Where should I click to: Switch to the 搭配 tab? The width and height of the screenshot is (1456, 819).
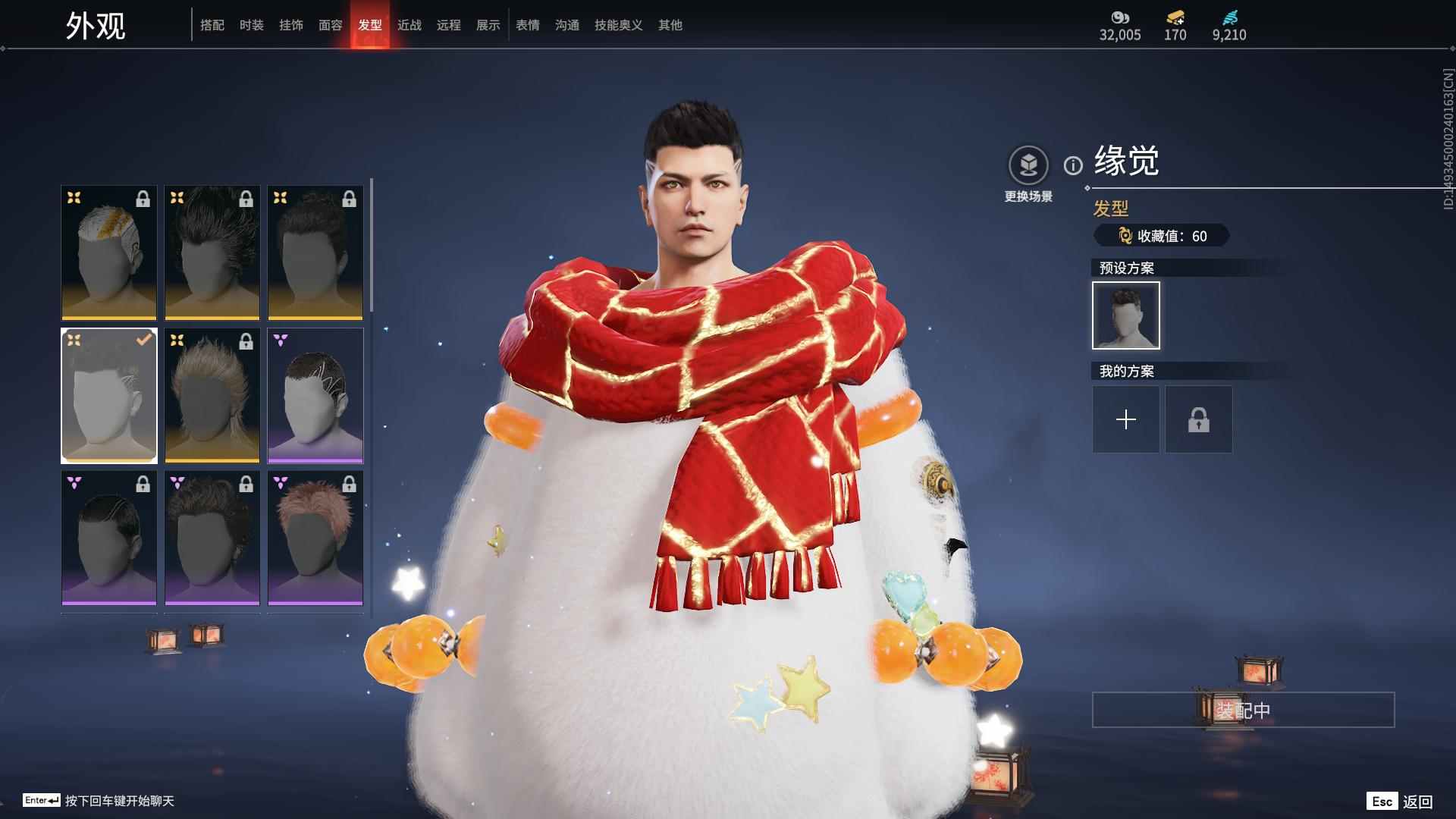212,25
